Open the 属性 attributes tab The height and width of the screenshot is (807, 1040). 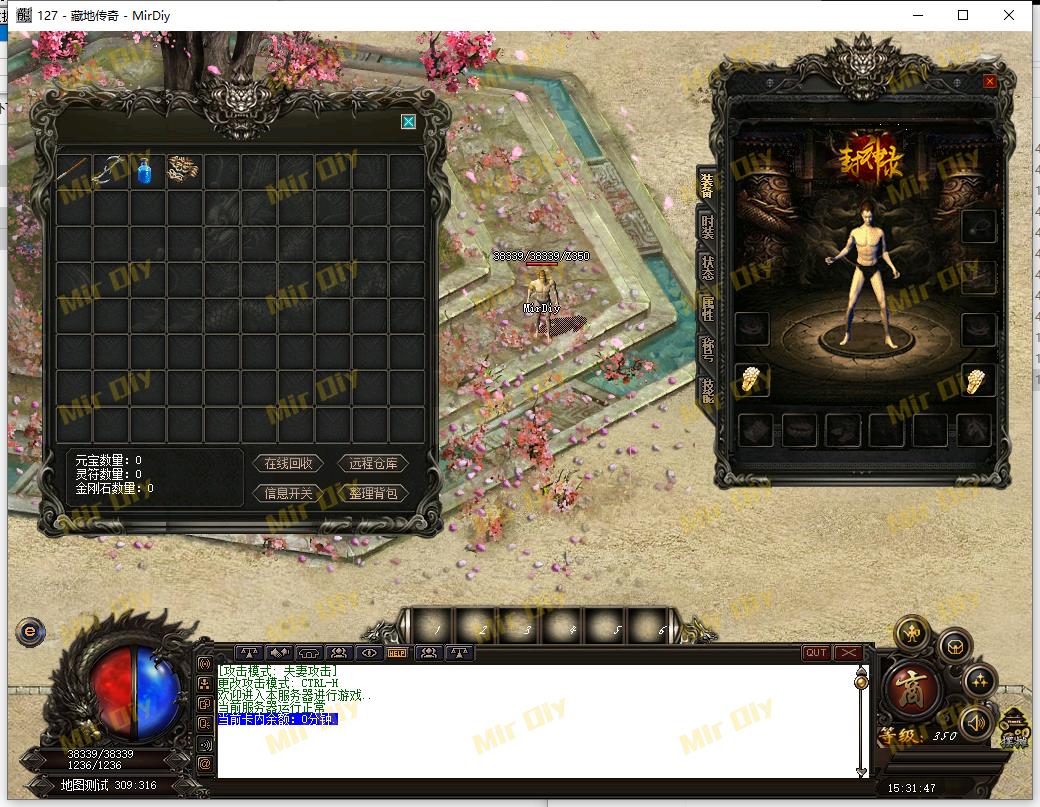pyautogui.click(x=708, y=309)
